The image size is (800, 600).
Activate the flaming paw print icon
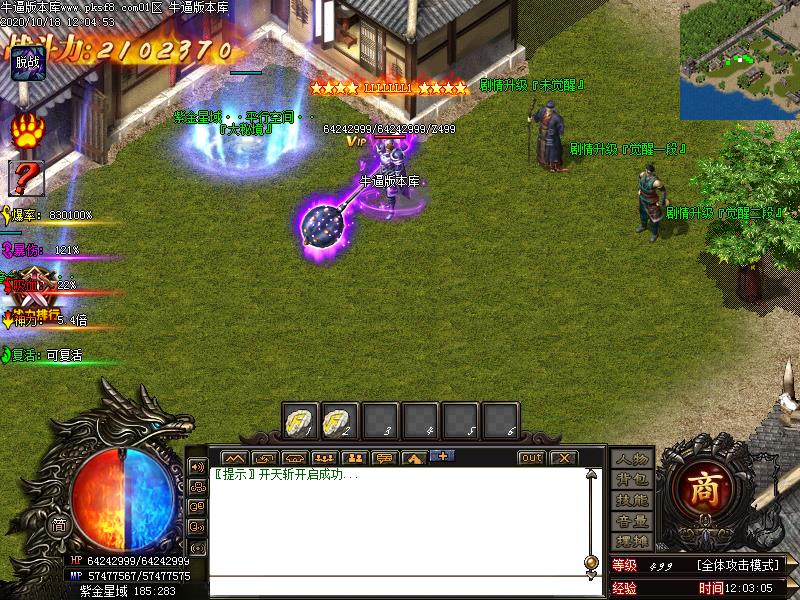pos(27,131)
